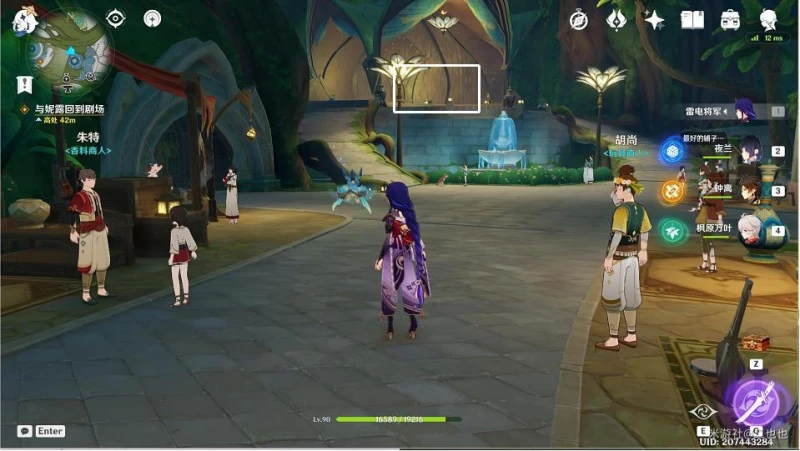Open the quest log exclamation banner
The width and height of the screenshot is (800, 451).
click(x=25, y=85)
